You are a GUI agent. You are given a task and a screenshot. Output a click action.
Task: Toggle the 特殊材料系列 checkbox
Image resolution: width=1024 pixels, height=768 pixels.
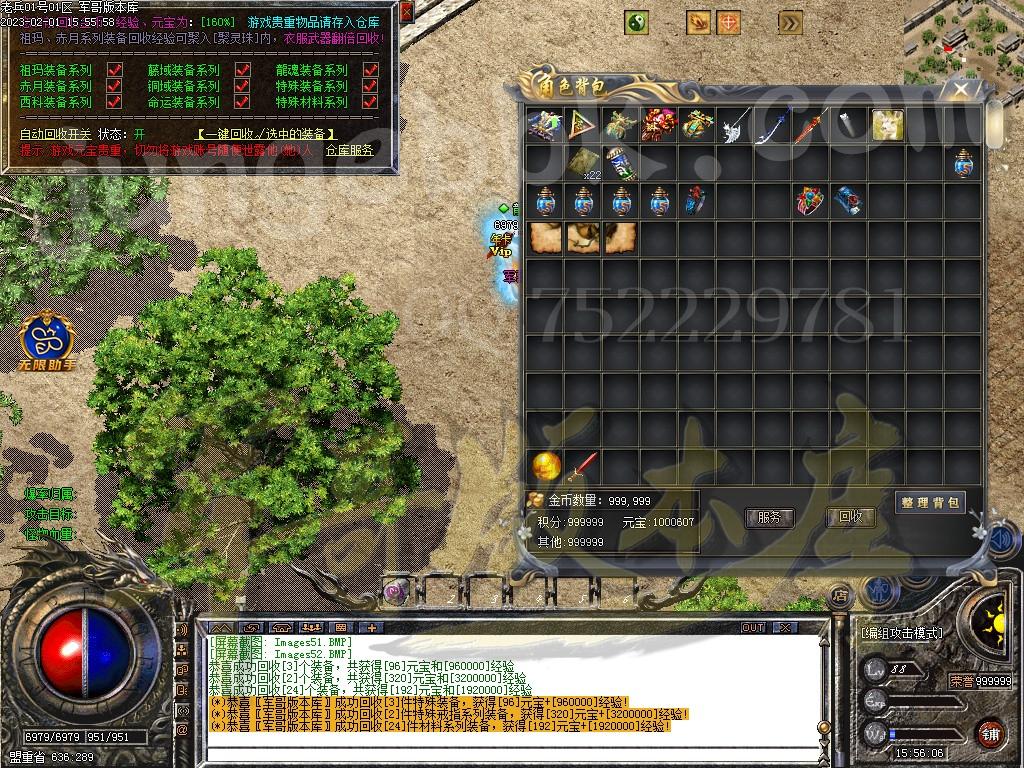[x=370, y=102]
